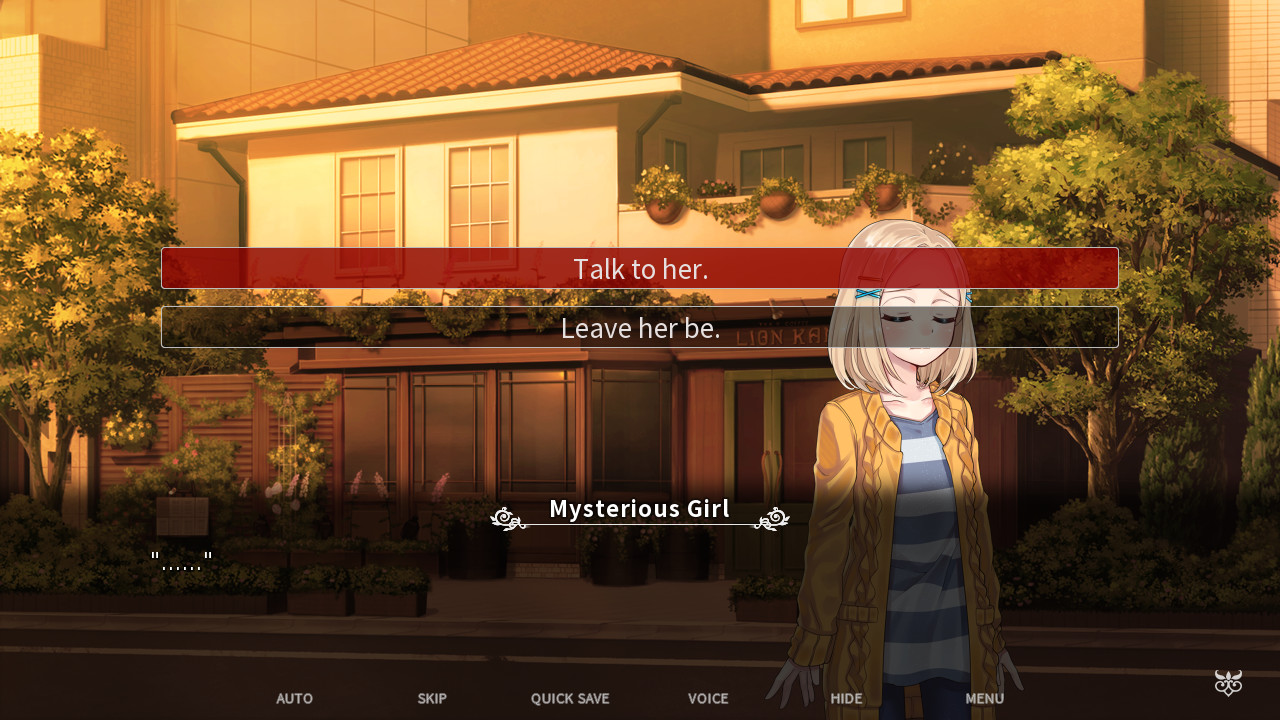Open the VOICE replay option
The image size is (1280, 720).
[x=708, y=698]
